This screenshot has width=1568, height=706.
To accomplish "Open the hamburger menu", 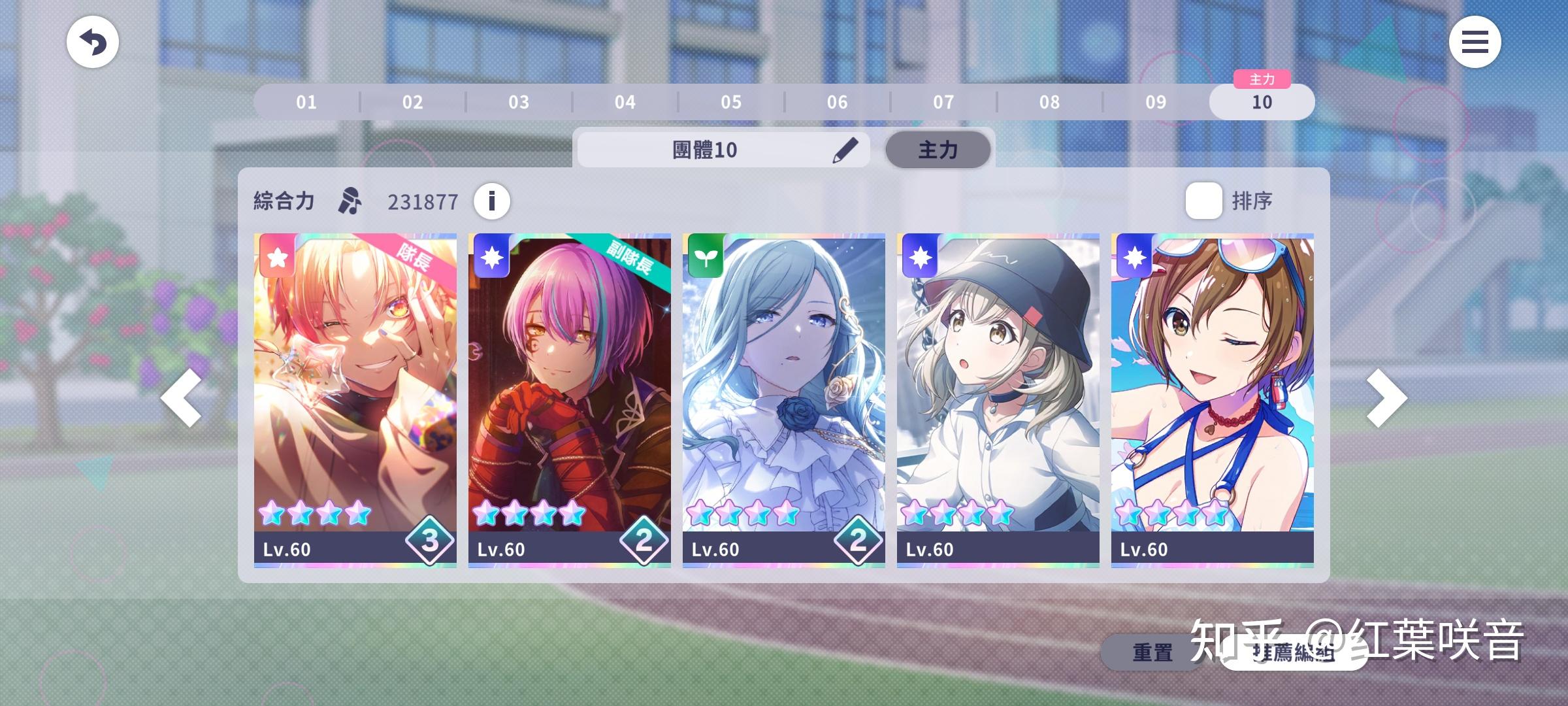I will [x=1475, y=42].
